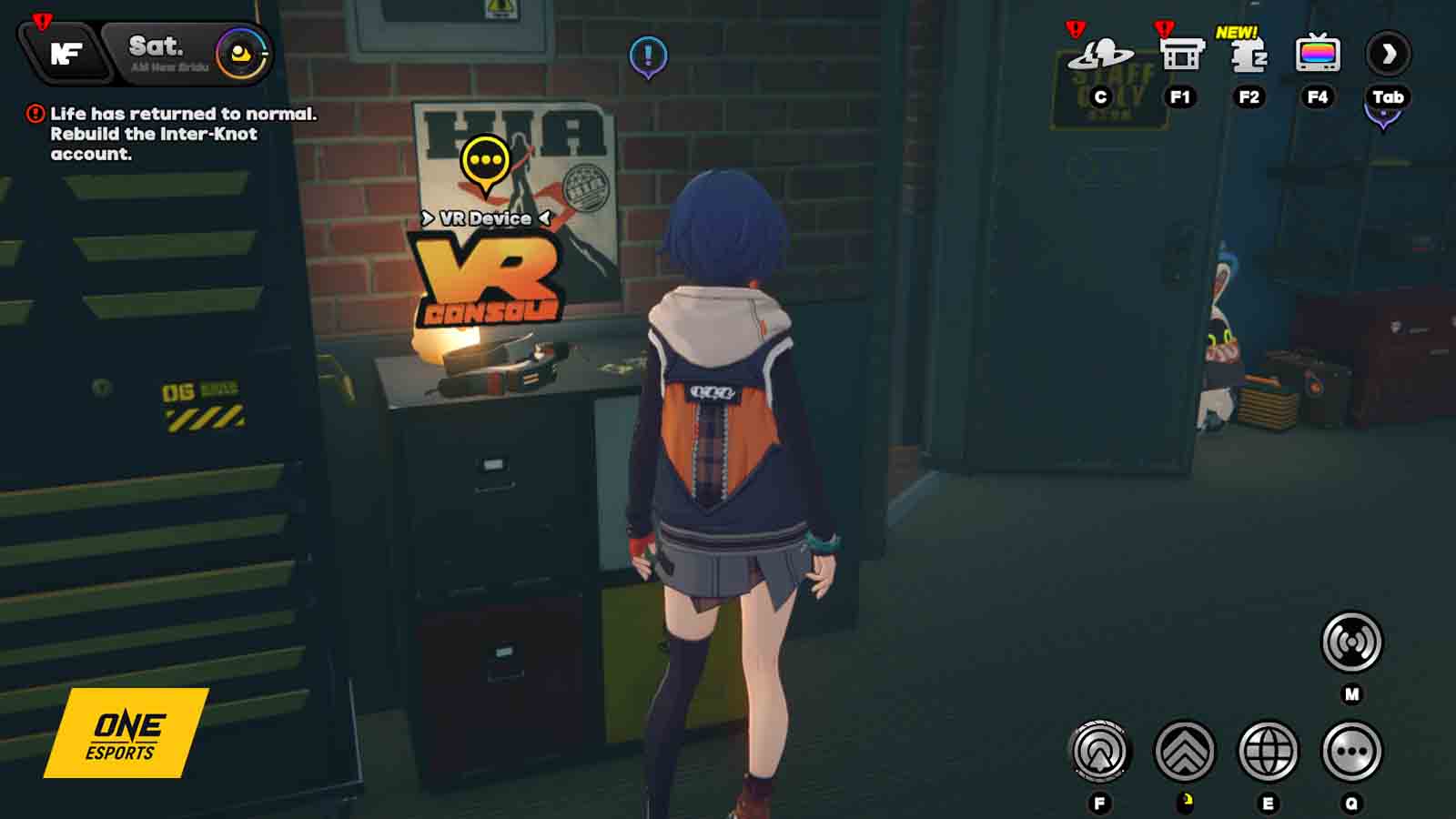
Task: Select the yellow speech bubble interaction marker
Action: pyautogui.click(x=485, y=163)
